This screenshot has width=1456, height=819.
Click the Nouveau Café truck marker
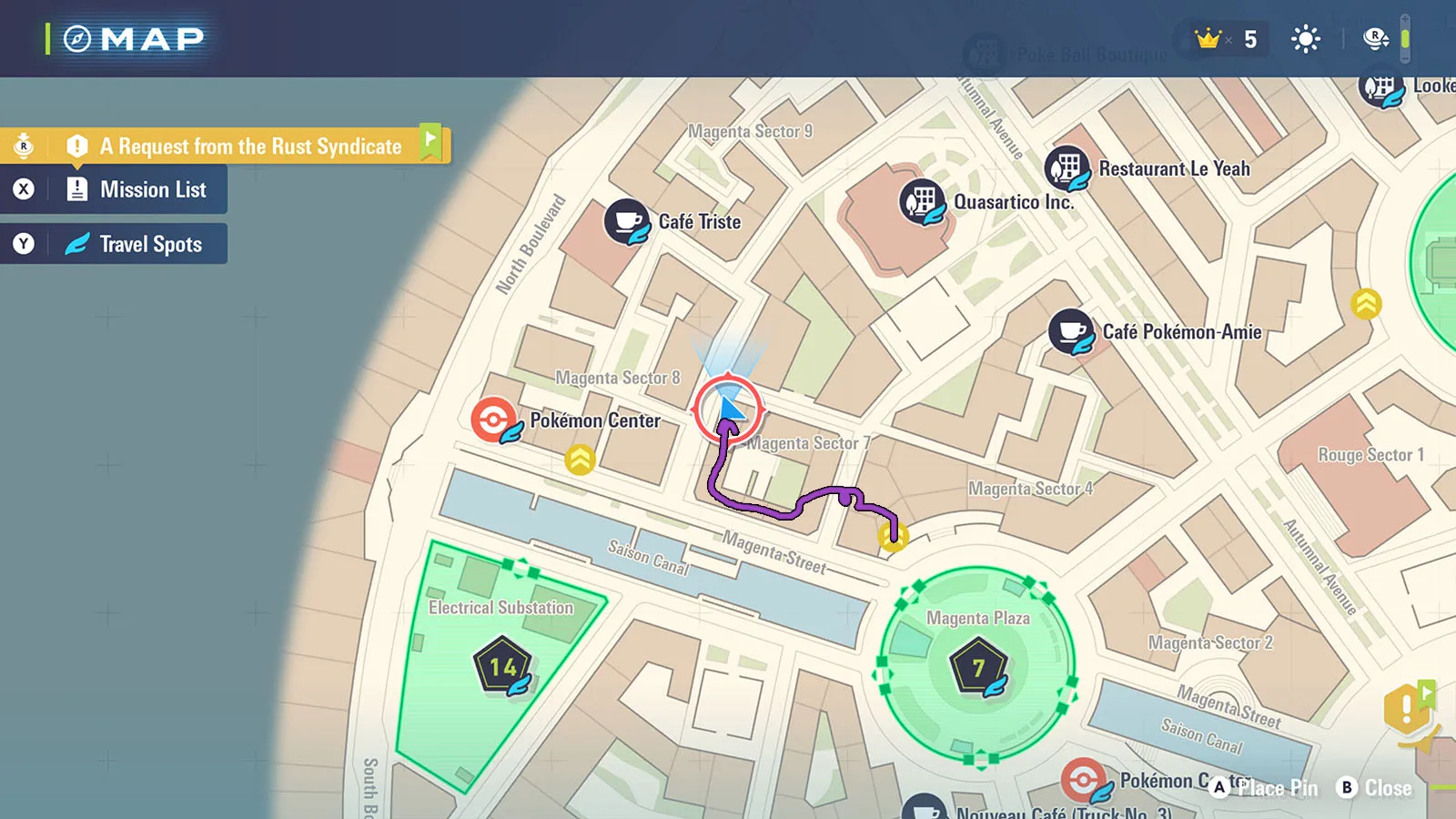click(x=925, y=809)
